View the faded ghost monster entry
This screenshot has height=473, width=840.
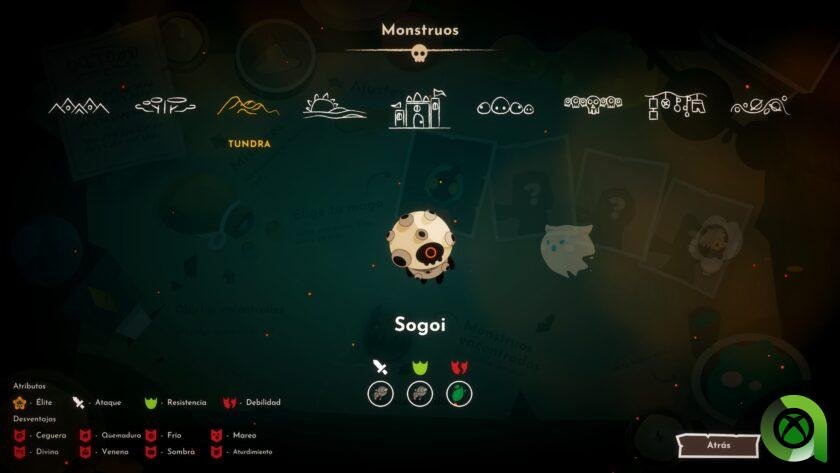(567, 247)
